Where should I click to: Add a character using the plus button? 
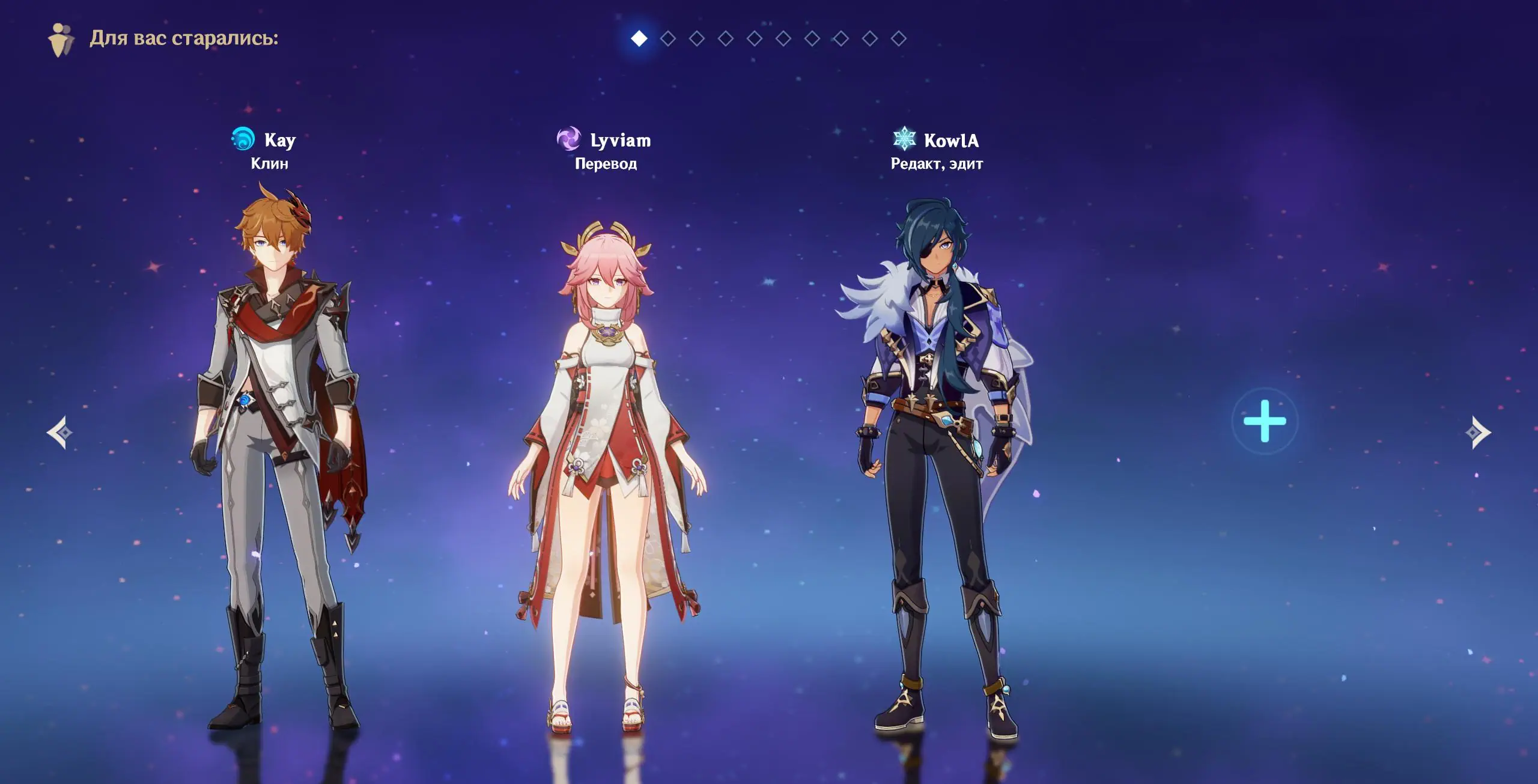click(1265, 421)
